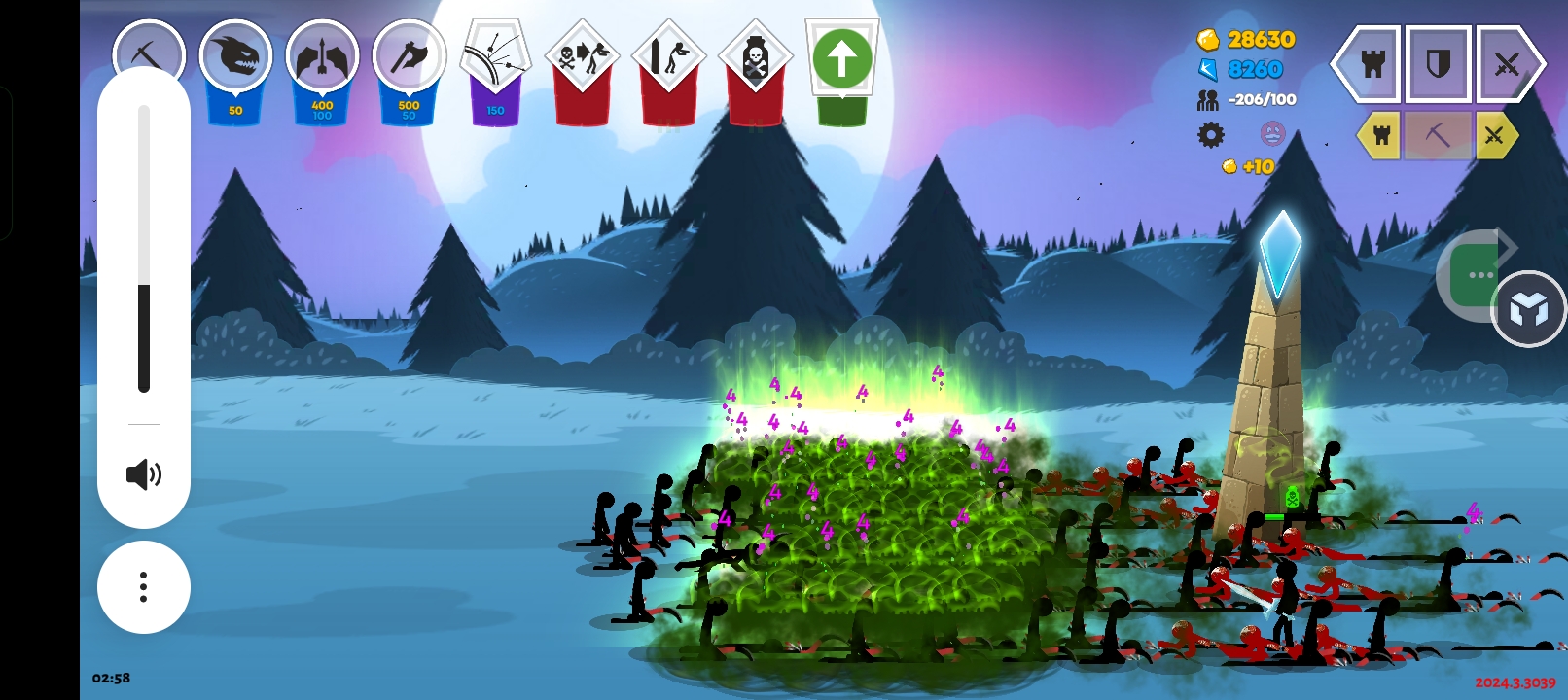Set army to defend with shield button
This screenshot has width=1568, height=700.
(x=1438, y=64)
